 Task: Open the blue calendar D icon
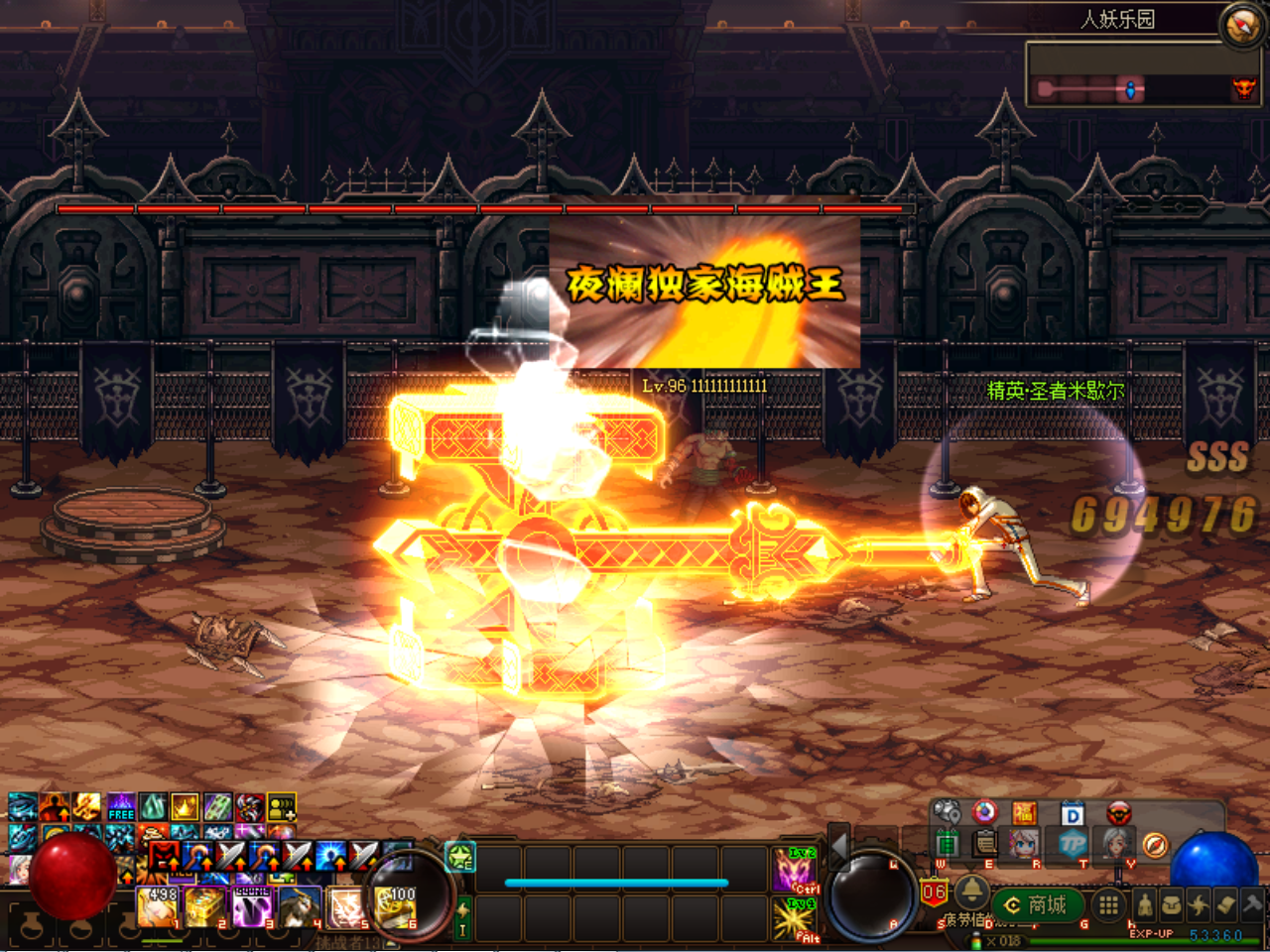pyautogui.click(x=1073, y=814)
